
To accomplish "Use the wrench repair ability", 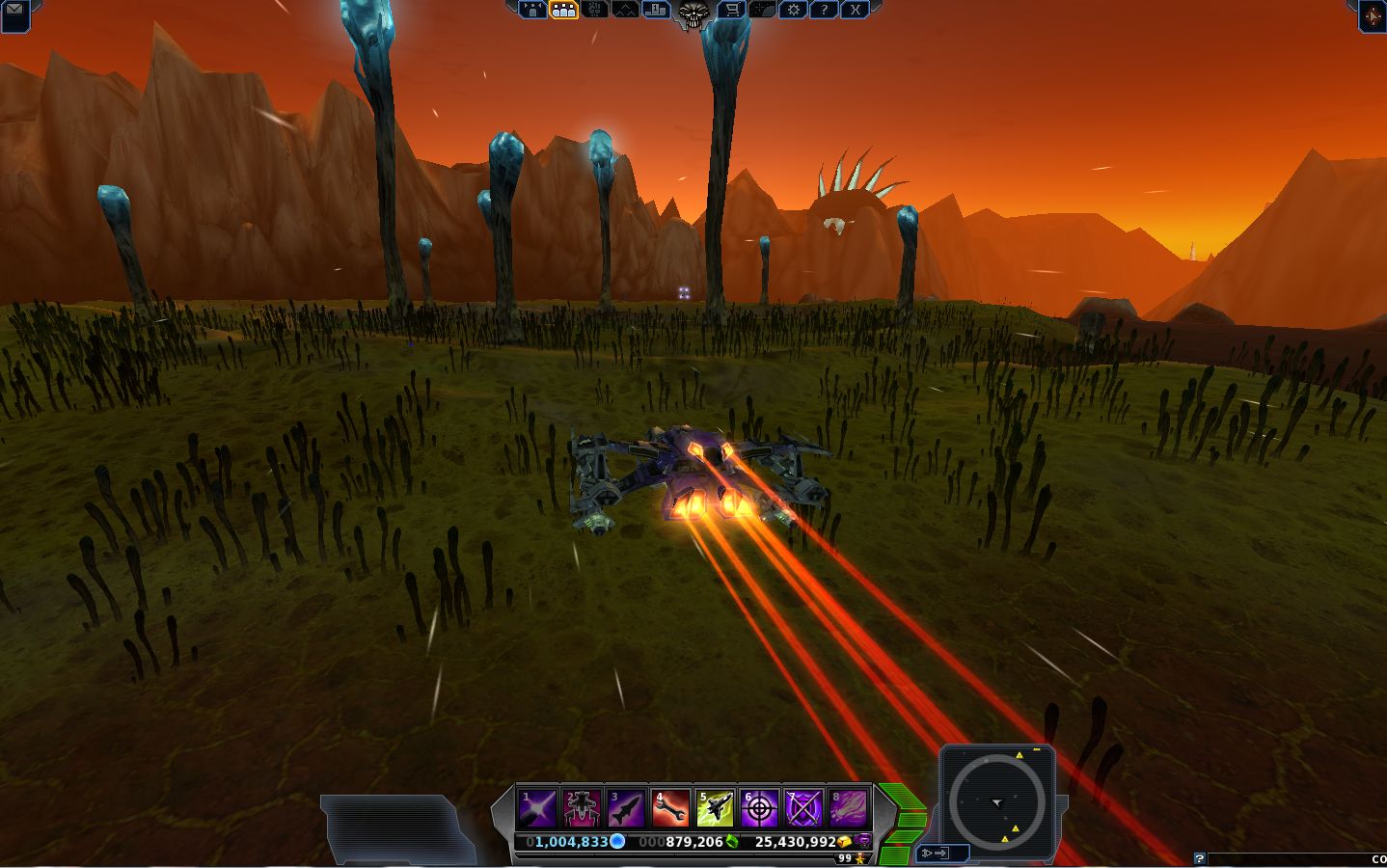I will pyautogui.click(x=670, y=808).
